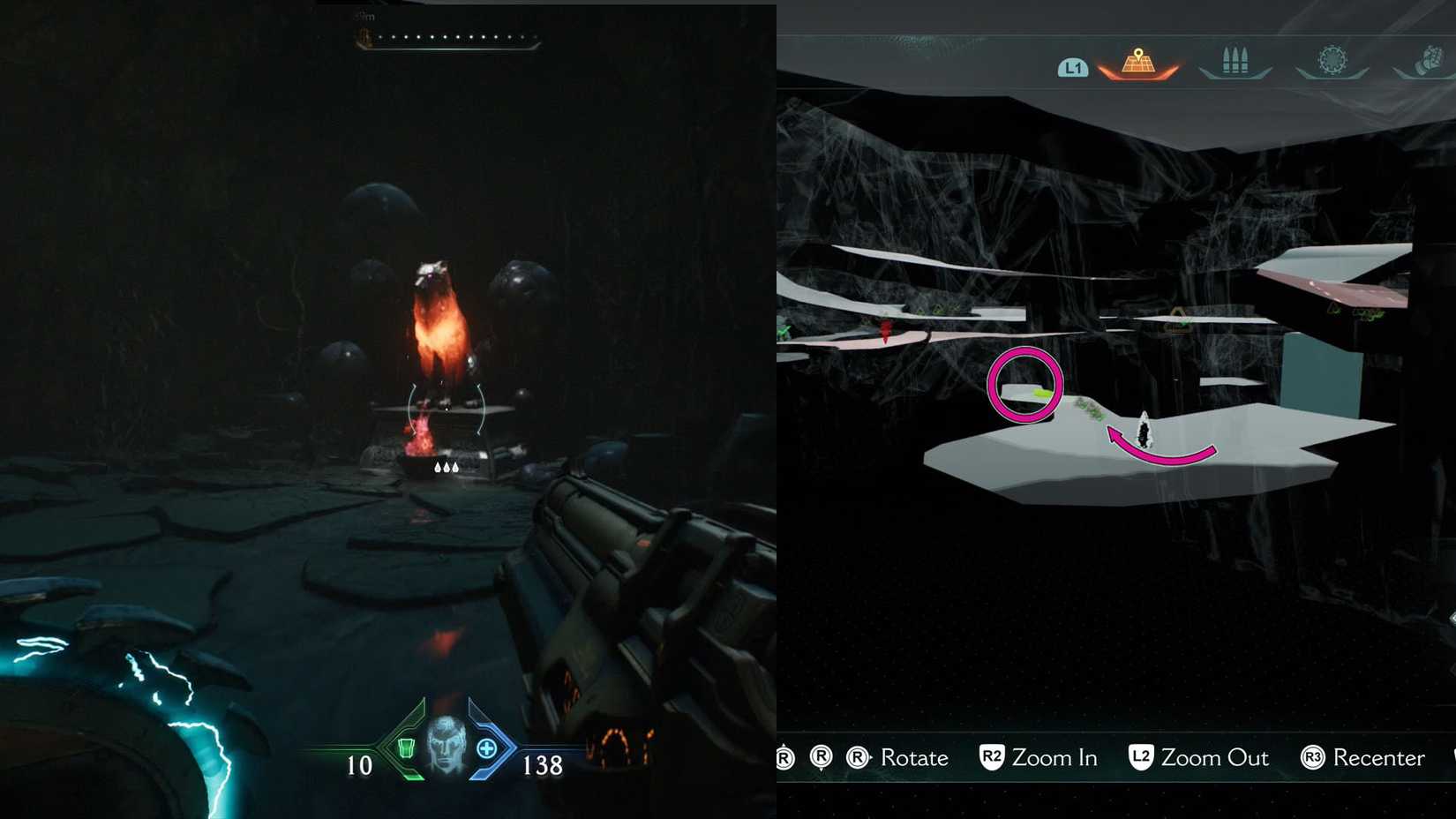Click the player position marker near the pink arrow
Viewport: 1456px width, 819px height.
pyautogui.click(x=1145, y=431)
